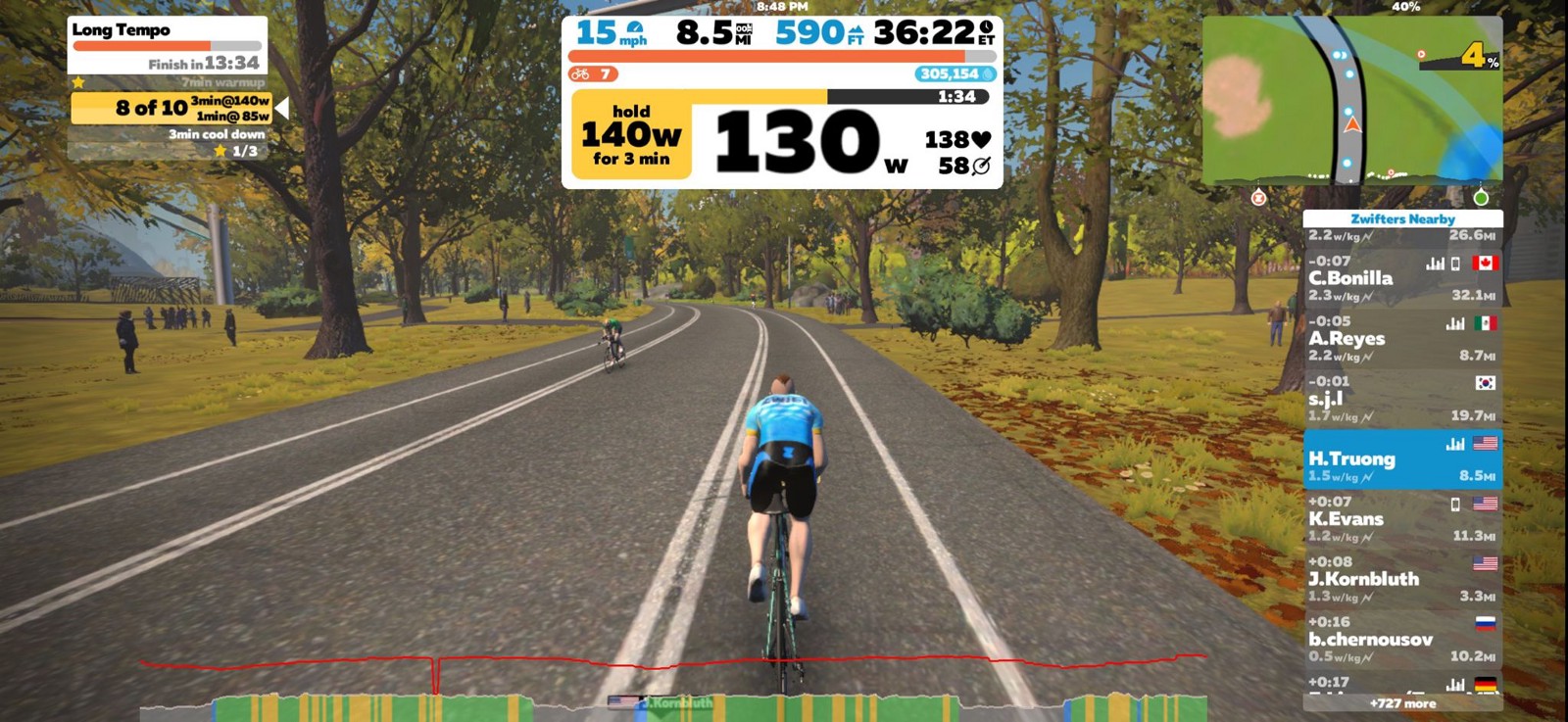
Task: Click the cadence target icon beside 58
Action: [x=981, y=166]
